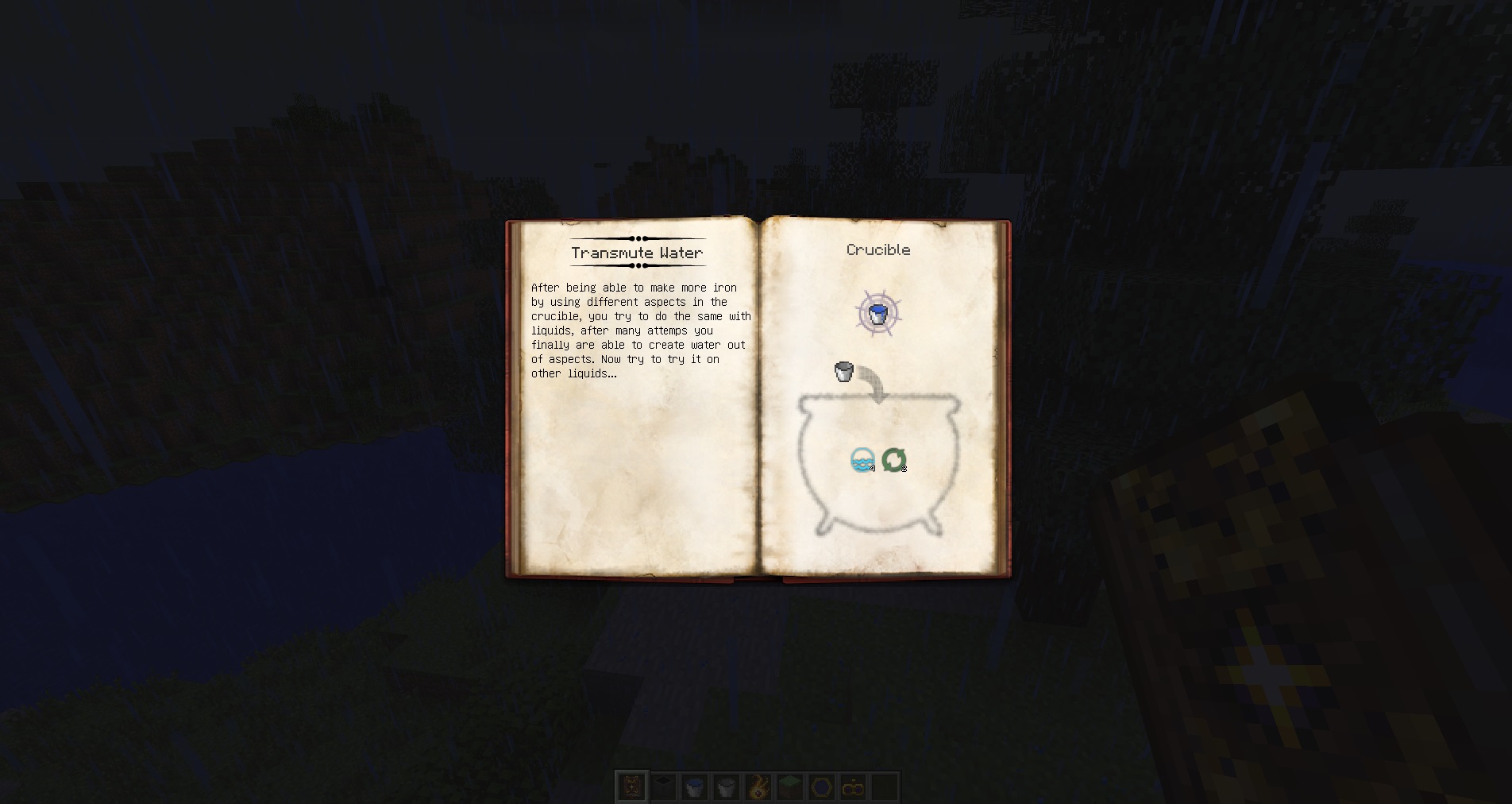Click the Transmute Water page title
Viewport: 1512px width, 804px height.
click(x=636, y=252)
